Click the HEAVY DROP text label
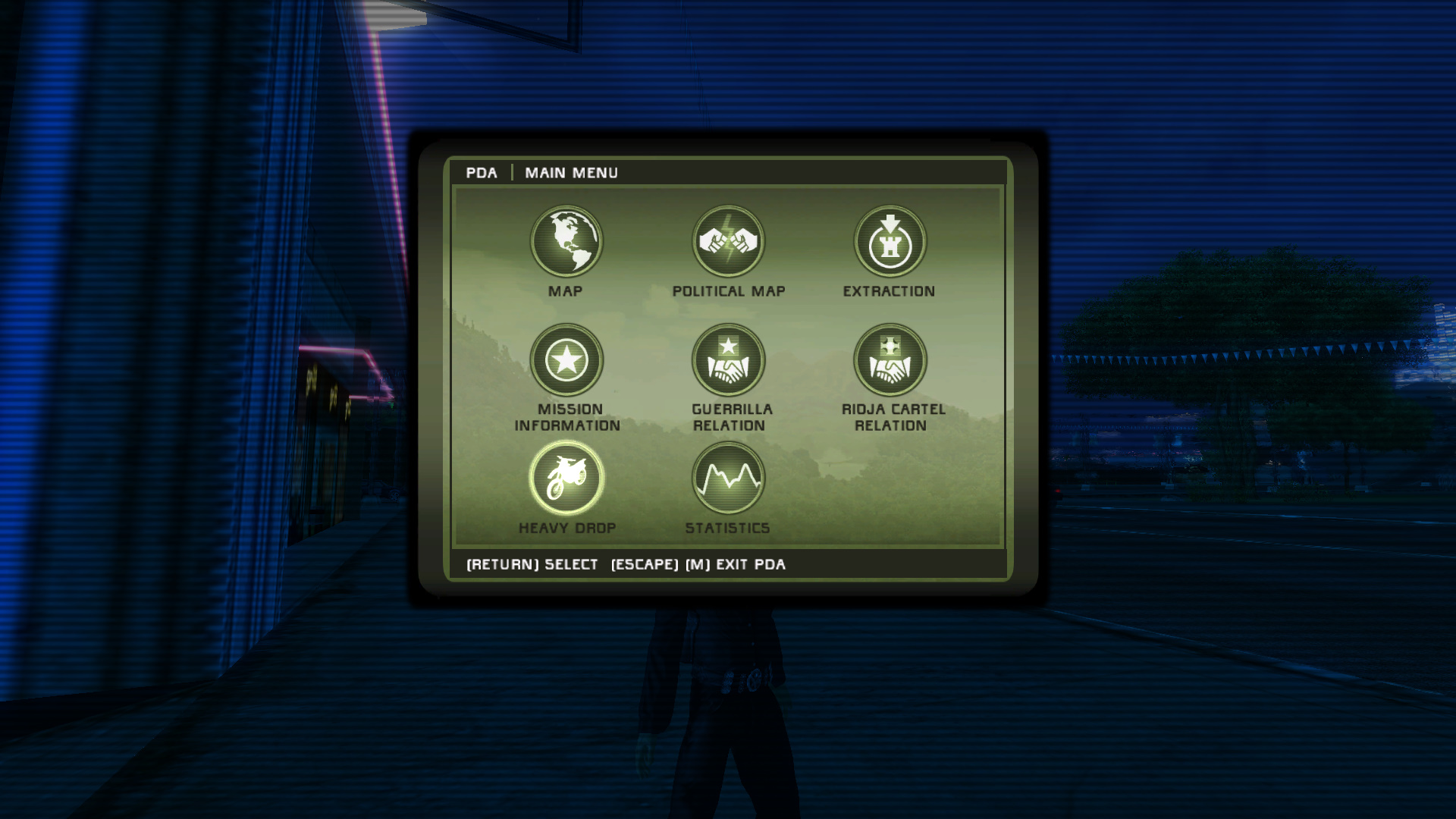Viewport: 1456px width, 819px height. pos(567,528)
